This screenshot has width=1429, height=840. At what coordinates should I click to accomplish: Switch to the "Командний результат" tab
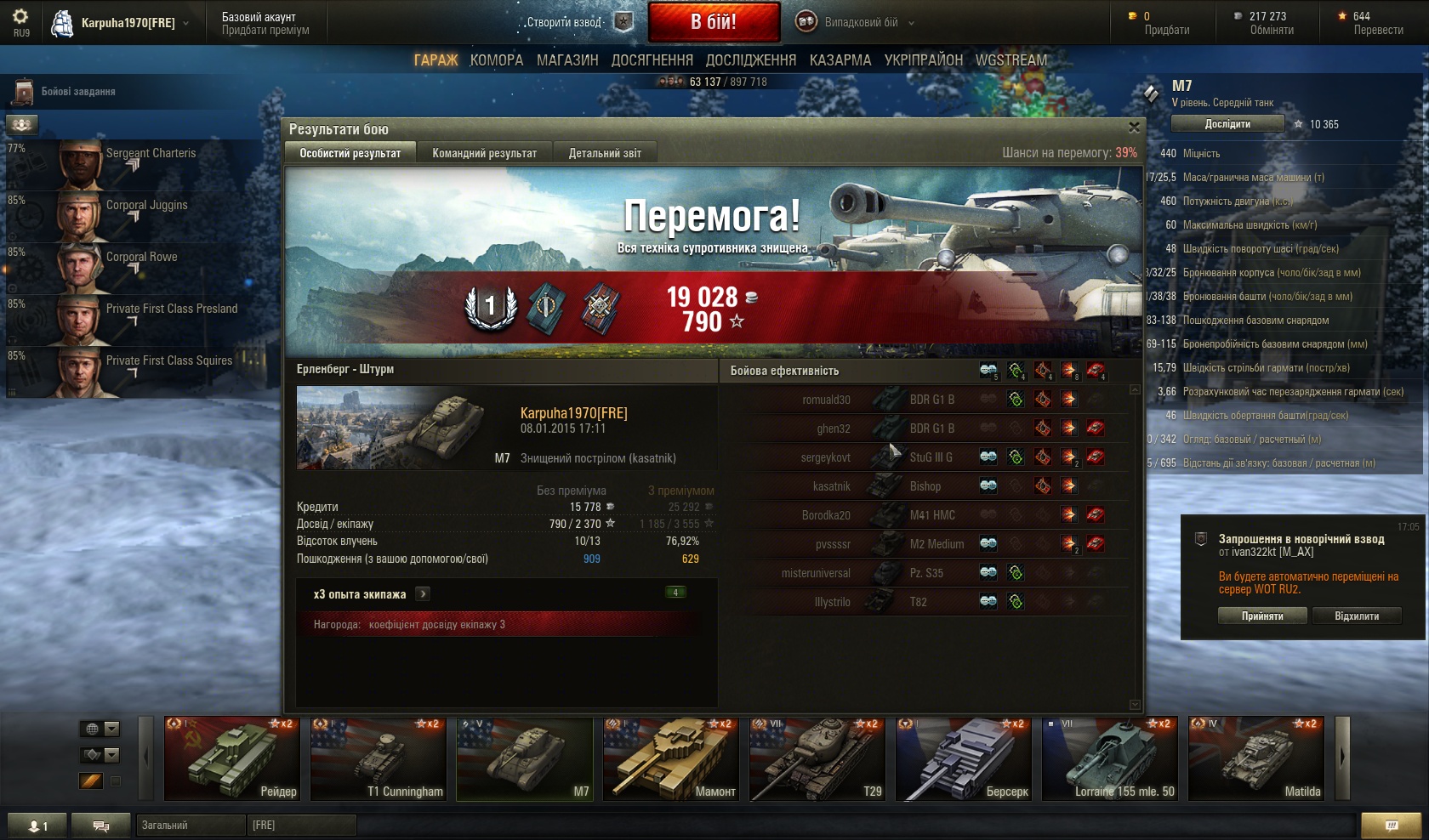(484, 153)
